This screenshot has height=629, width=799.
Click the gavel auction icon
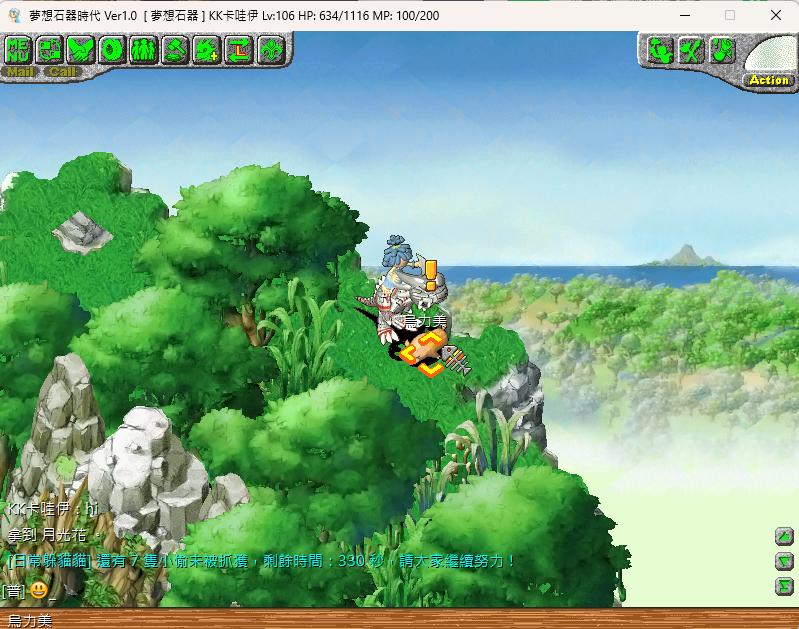(x=175, y=49)
